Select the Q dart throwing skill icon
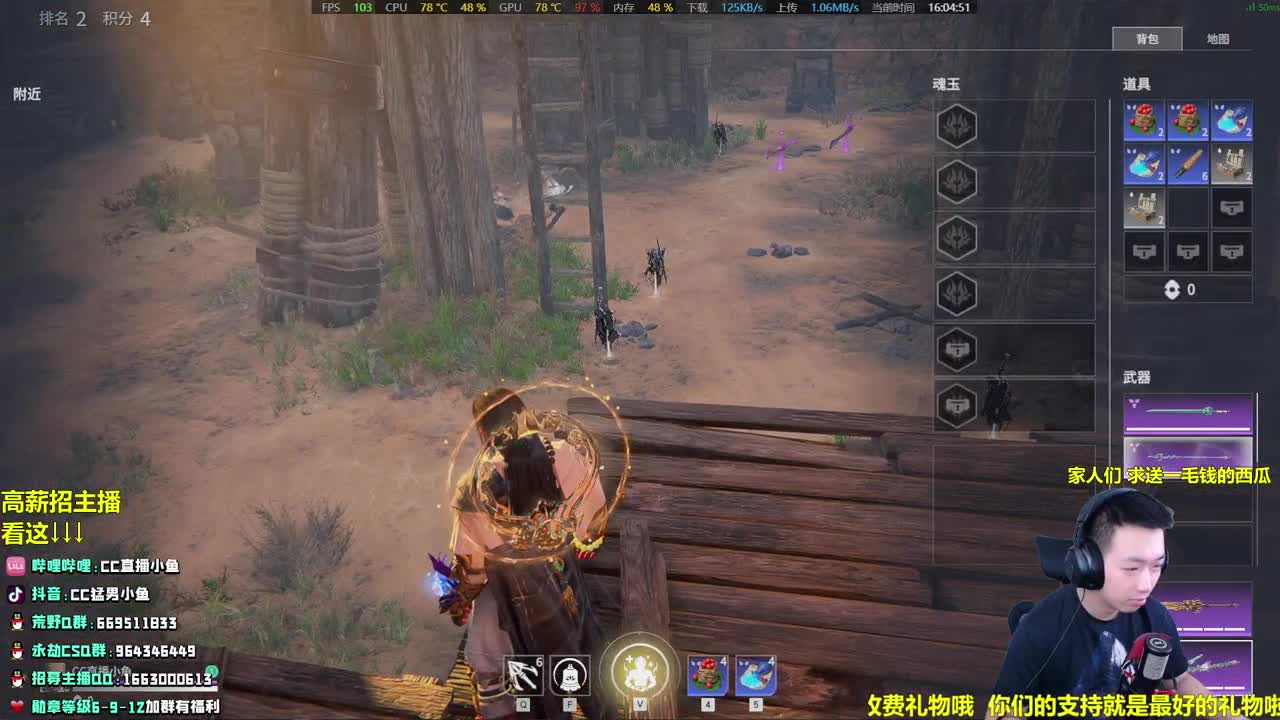The image size is (1280, 720). click(523, 675)
